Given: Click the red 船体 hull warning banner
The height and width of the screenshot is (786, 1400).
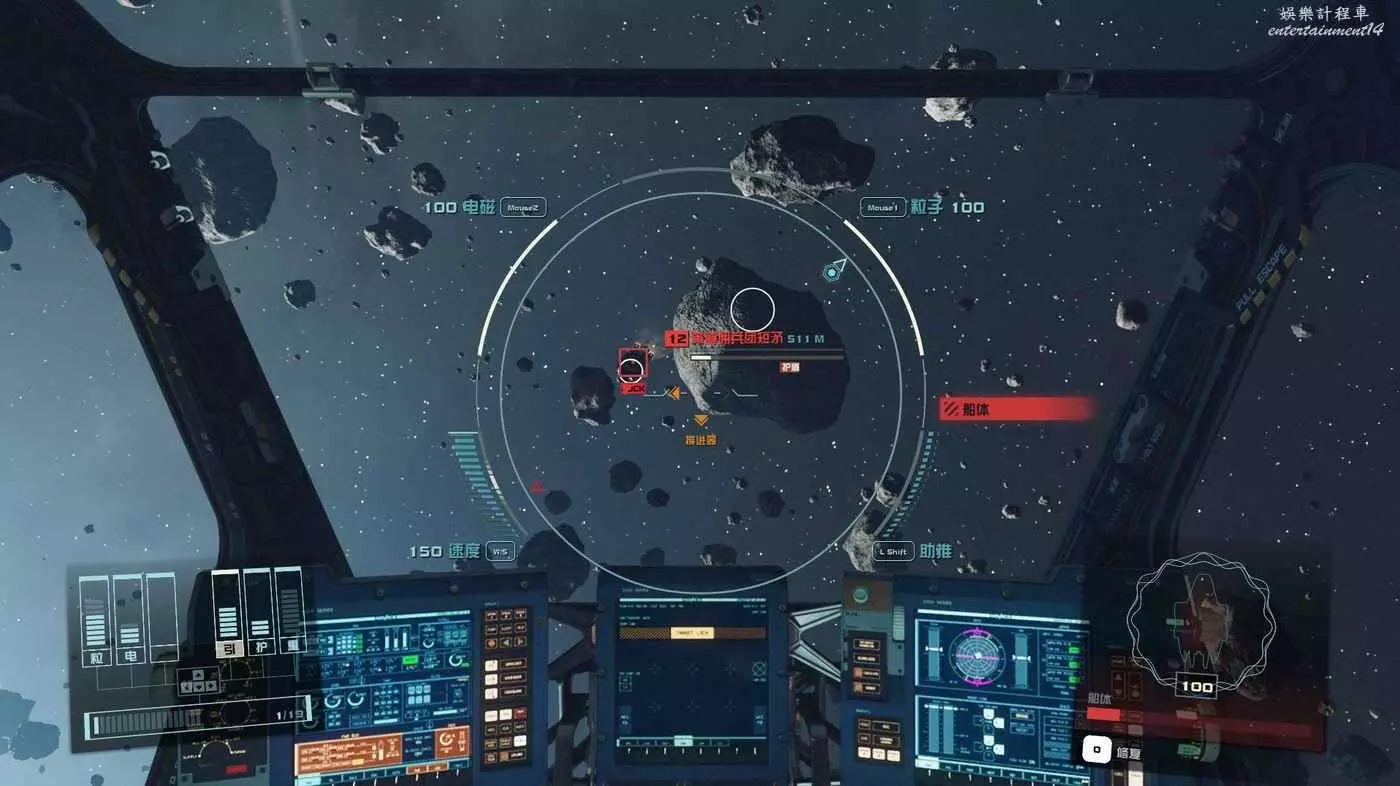Looking at the screenshot, I should click(x=1015, y=408).
